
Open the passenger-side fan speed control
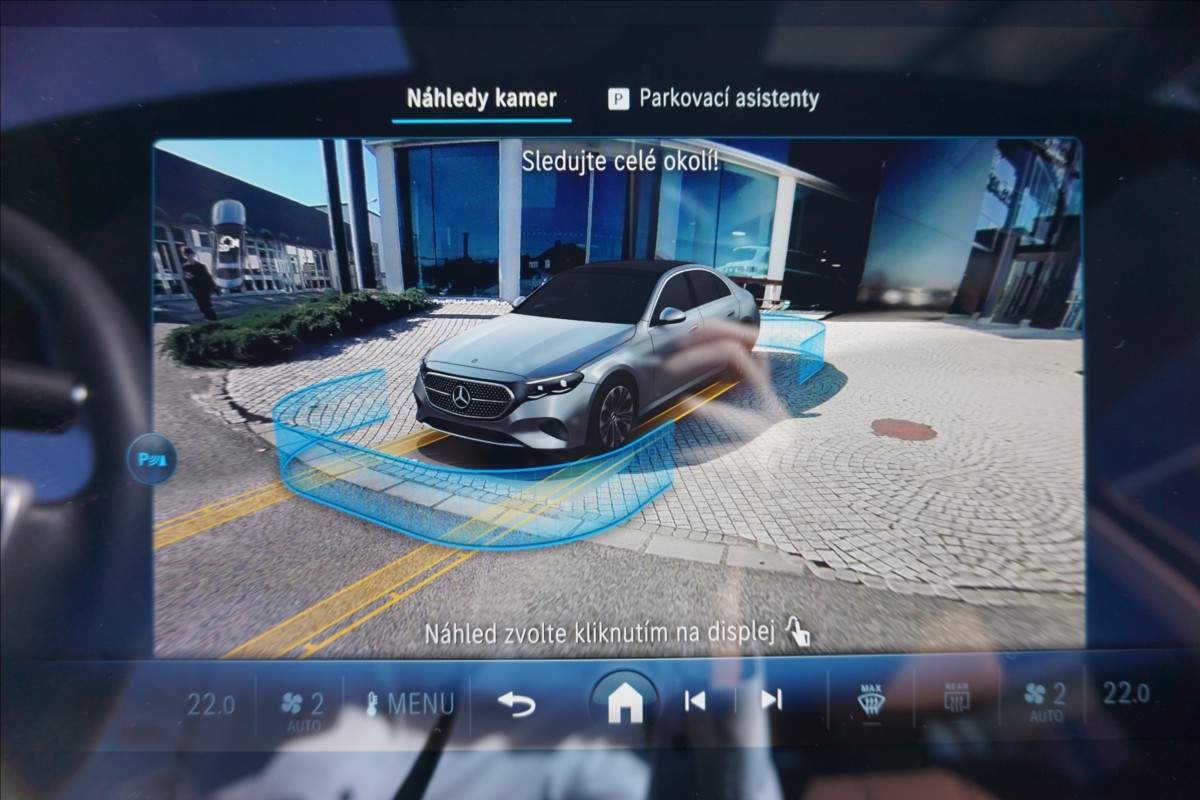point(1046,698)
